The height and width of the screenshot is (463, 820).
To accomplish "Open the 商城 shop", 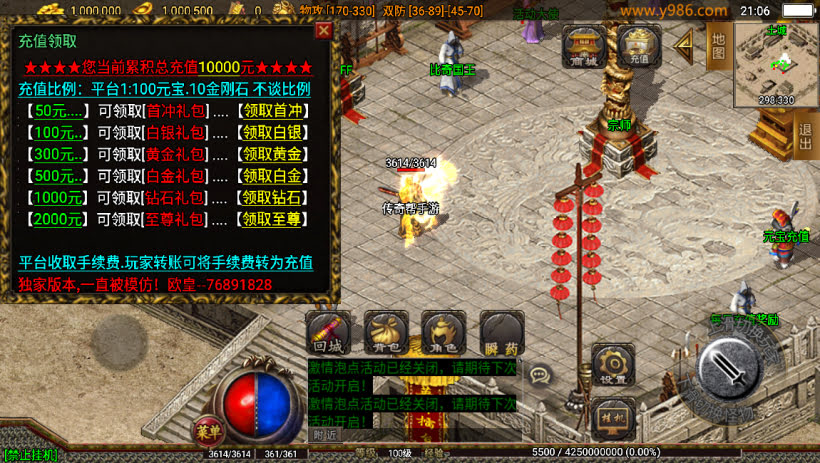I will point(583,46).
